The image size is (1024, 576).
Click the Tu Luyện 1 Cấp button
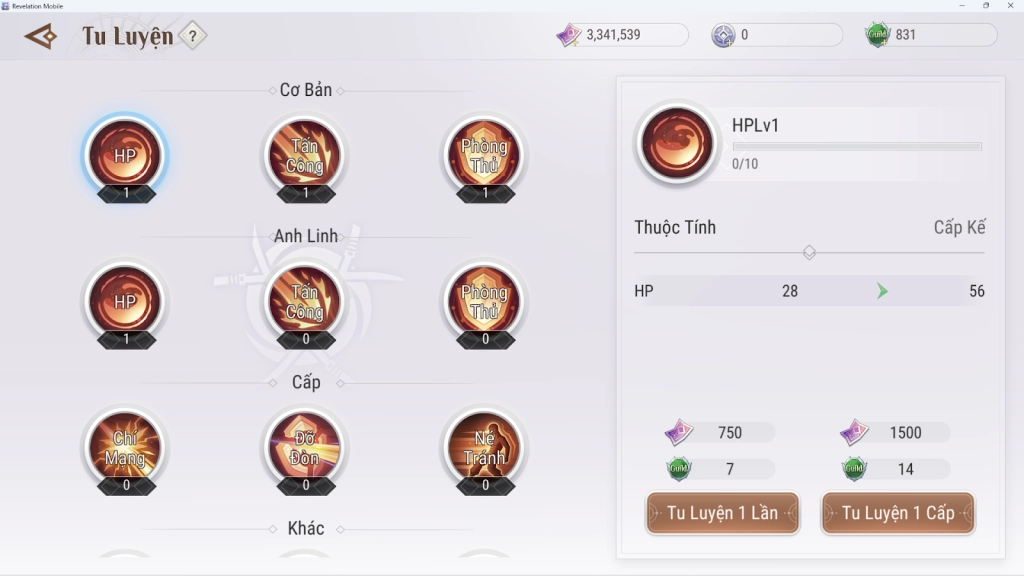click(897, 513)
